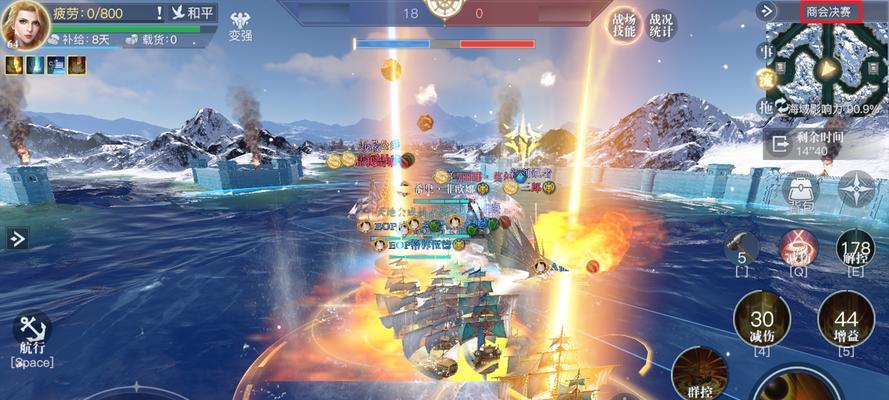Open the player portrait in the corner

coord(22,24)
